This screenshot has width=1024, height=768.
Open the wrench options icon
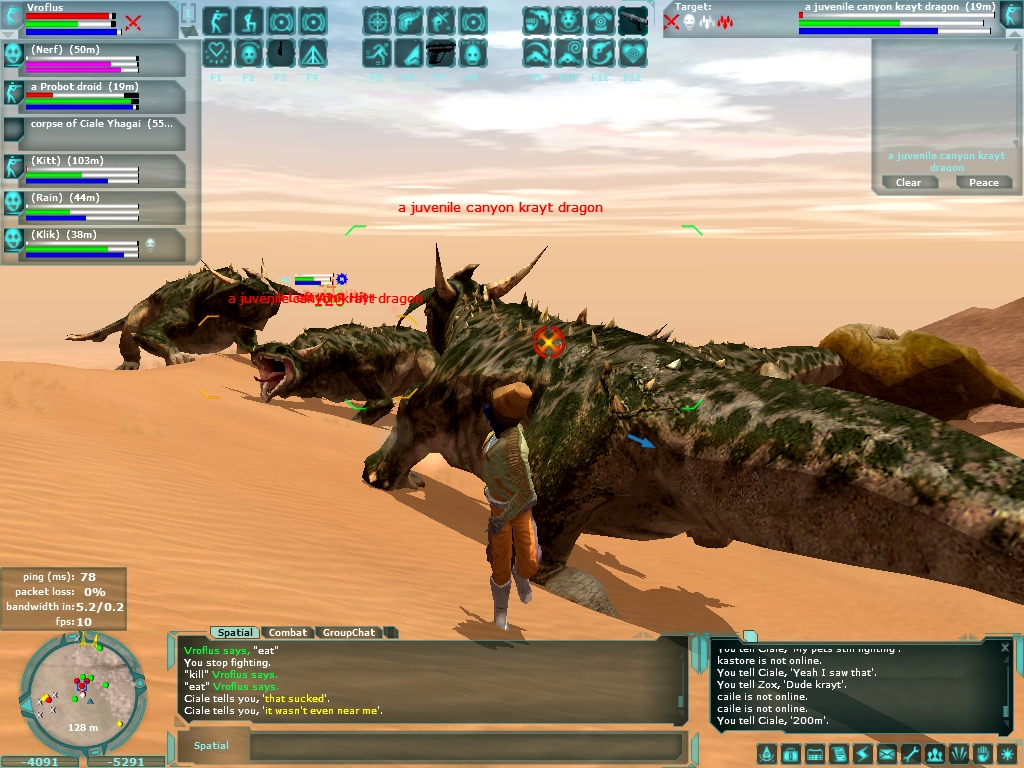click(910, 753)
